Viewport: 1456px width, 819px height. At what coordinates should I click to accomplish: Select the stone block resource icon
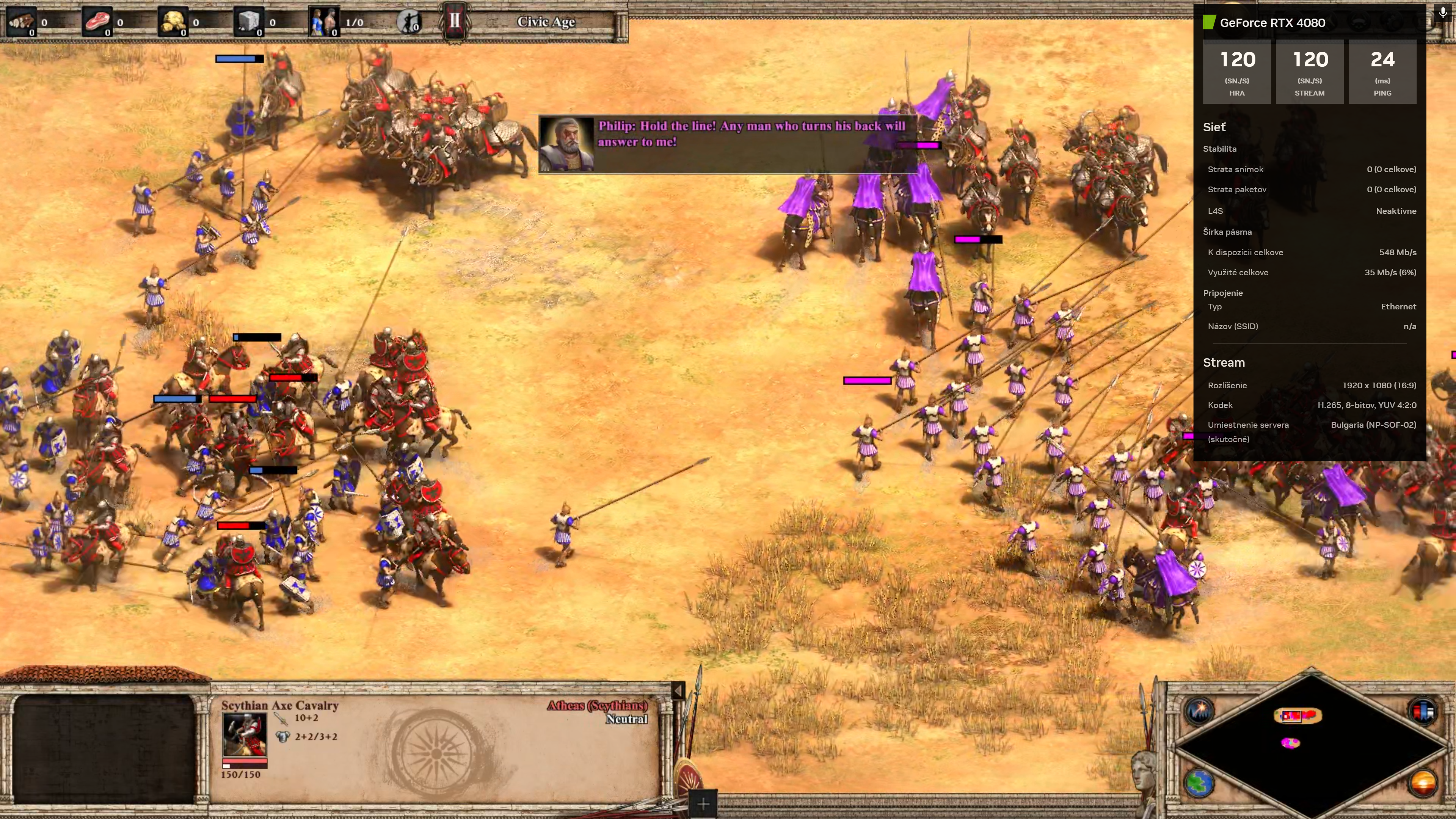(x=248, y=22)
